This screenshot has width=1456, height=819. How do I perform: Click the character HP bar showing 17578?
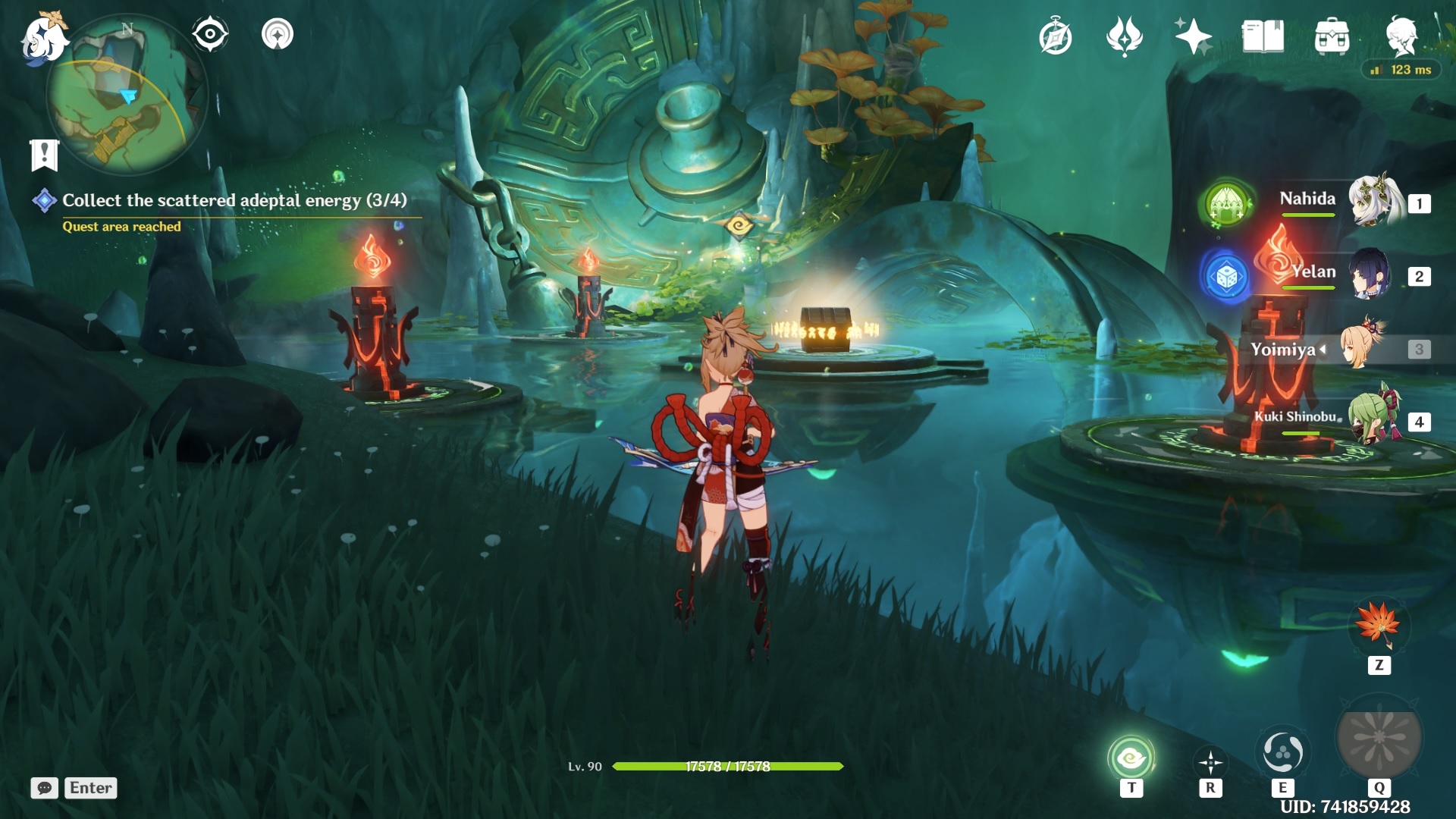click(728, 766)
